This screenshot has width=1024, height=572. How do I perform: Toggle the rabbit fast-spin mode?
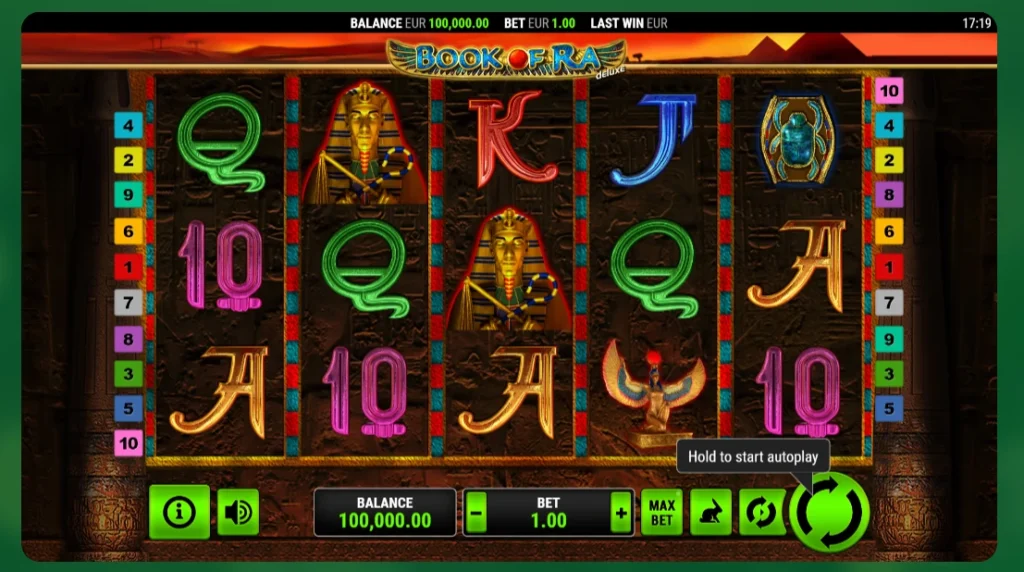coord(711,512)
